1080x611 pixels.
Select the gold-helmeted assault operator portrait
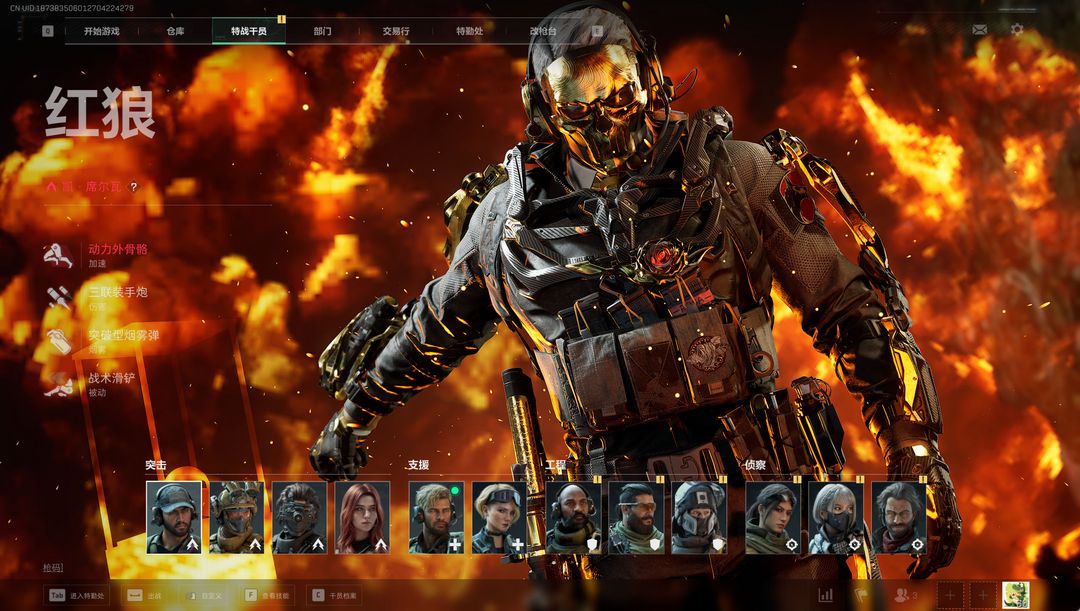coord(236,517)
